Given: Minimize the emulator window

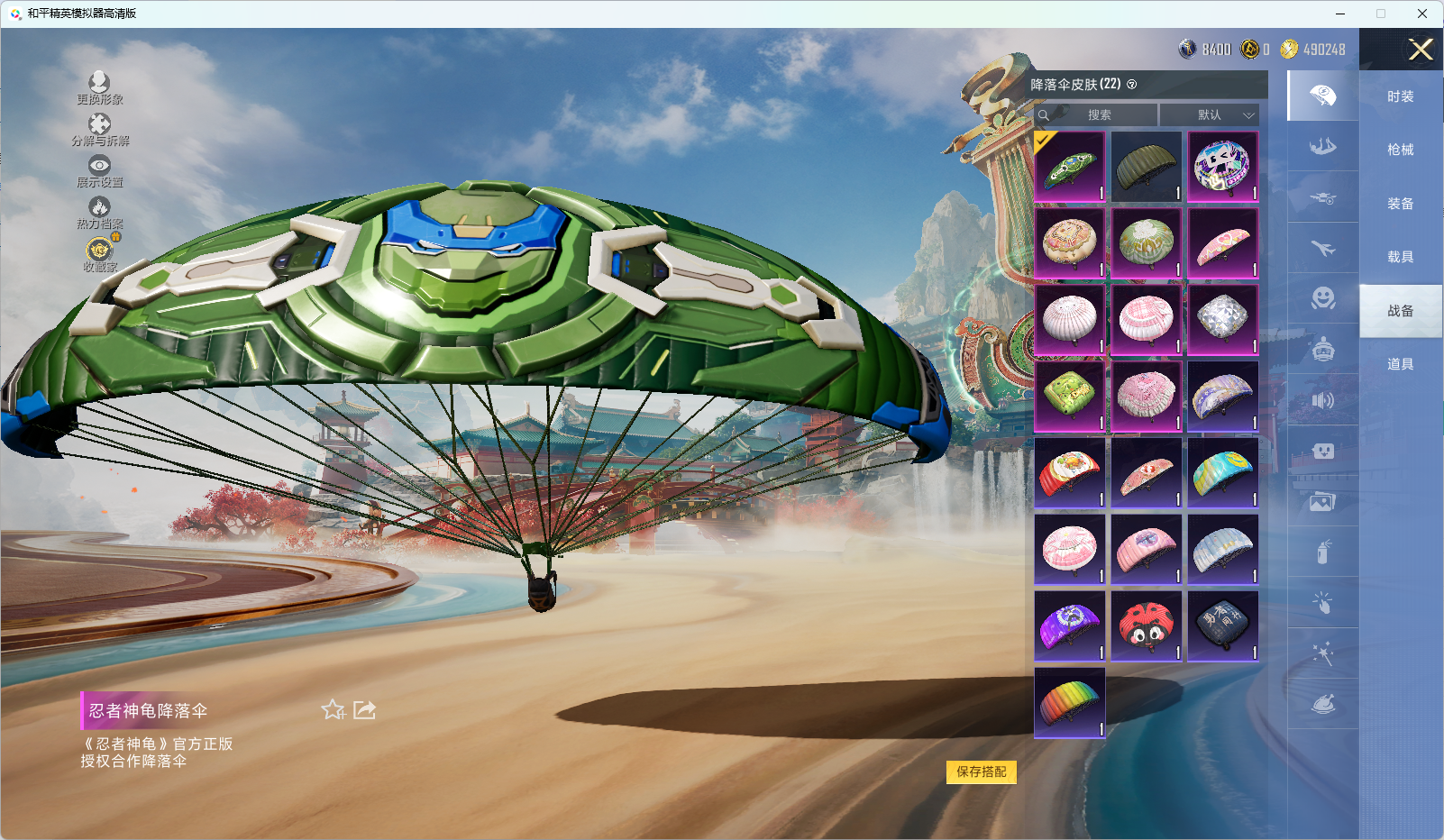Looking at the screenshot, I should tap(1339, 14).
